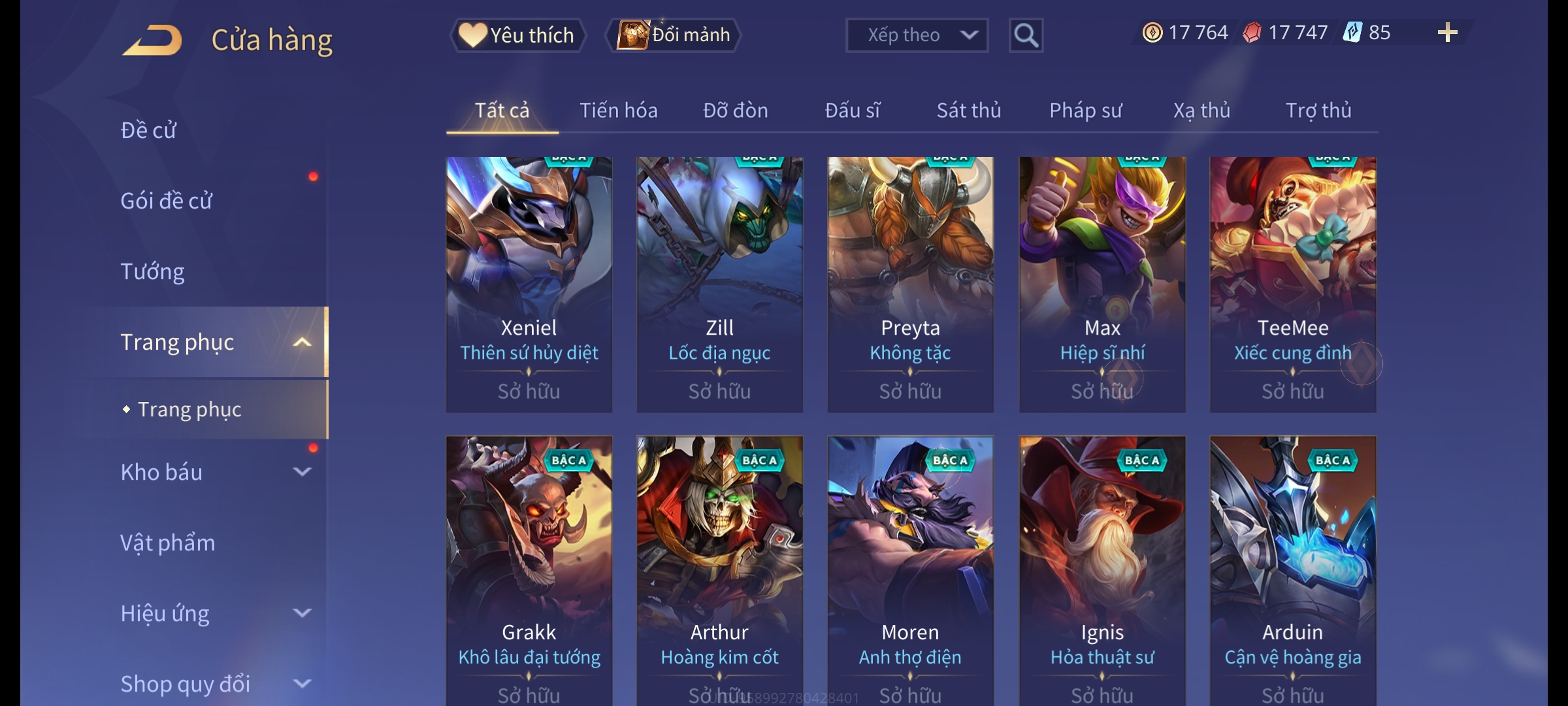Open the Tướng shop section

pos(152,271)
